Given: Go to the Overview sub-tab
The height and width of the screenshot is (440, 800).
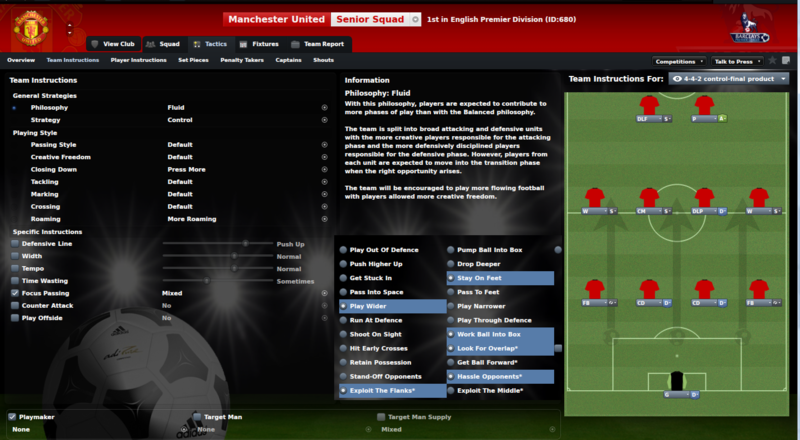Looking at the screenshot, I should click(21, 60).
